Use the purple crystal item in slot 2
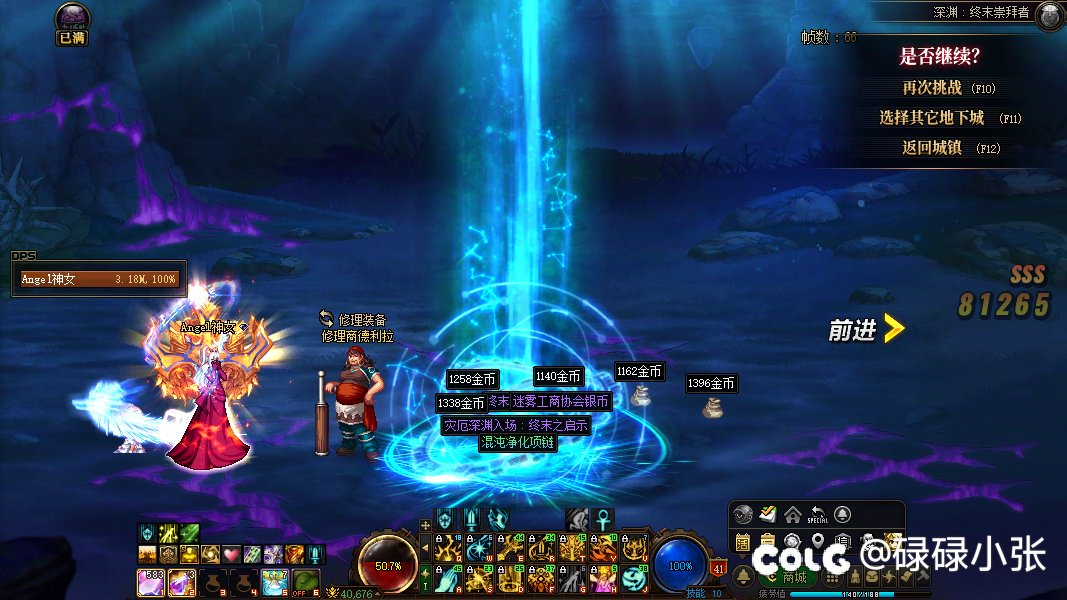This screenshot has width=1067, height=600. point(181,580)
